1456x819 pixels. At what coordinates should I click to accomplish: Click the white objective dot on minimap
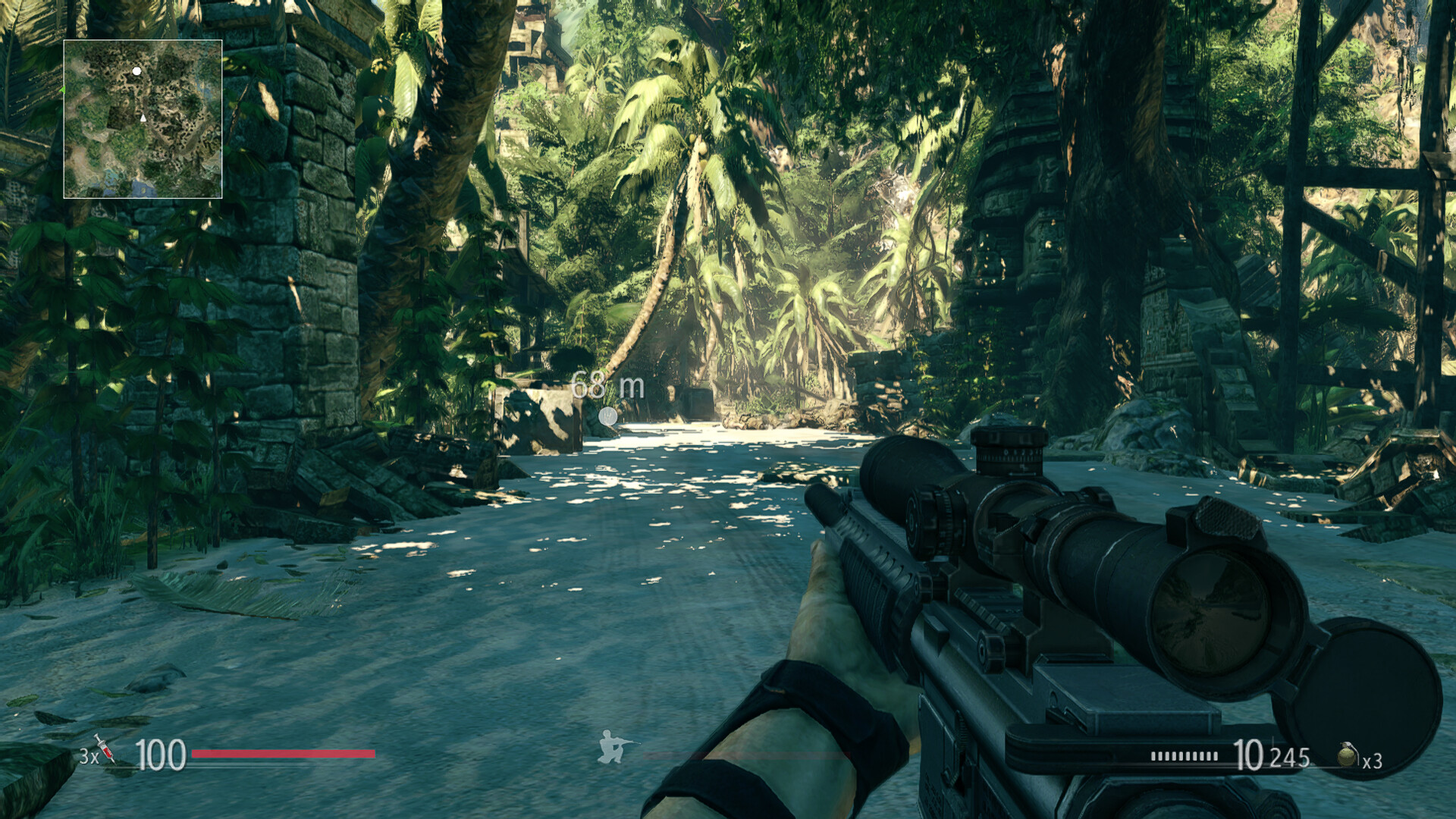(136, 71)
